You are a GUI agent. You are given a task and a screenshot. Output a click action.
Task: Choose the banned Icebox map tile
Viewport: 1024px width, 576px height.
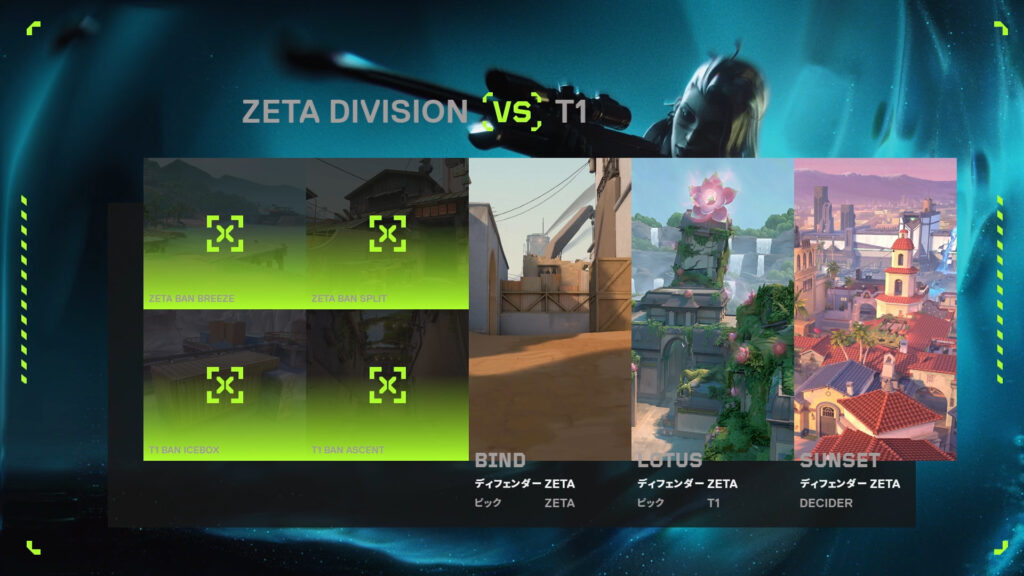(x=225, y=385)
